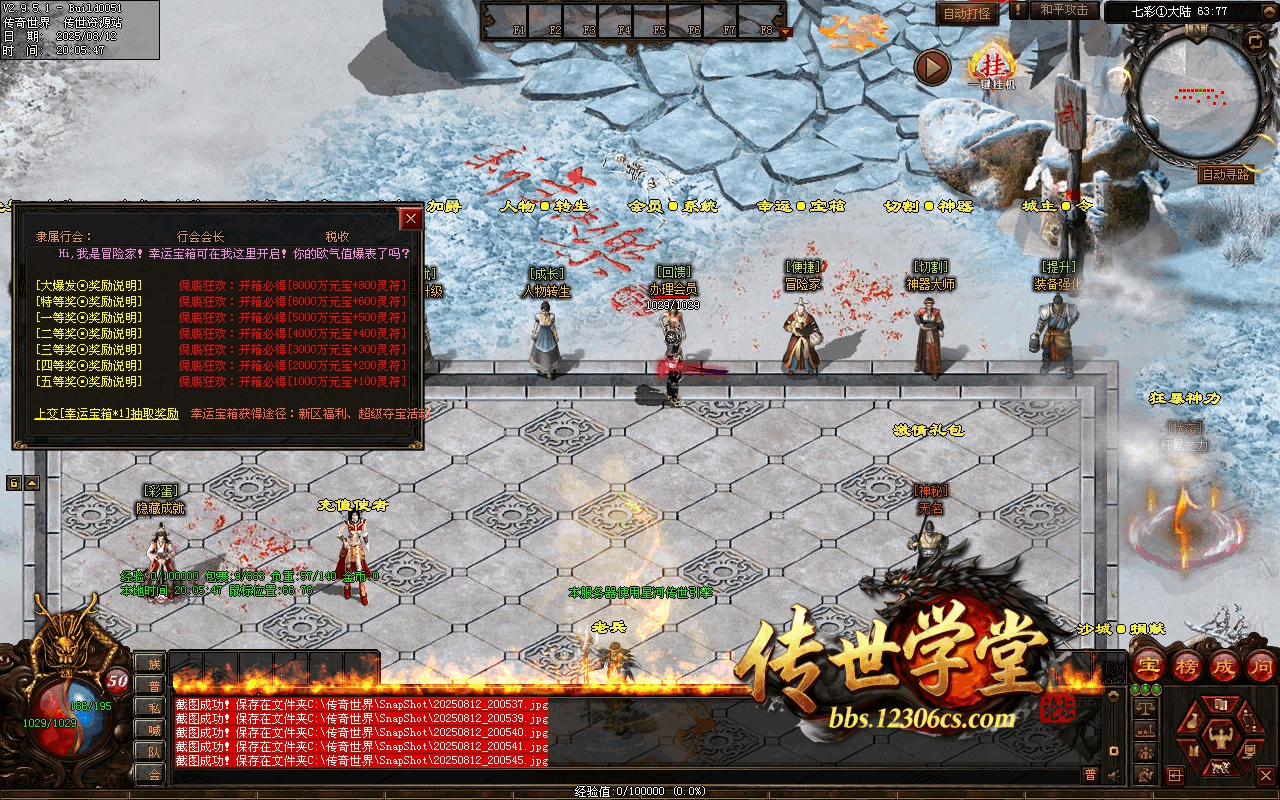Close the adventurer NPC dialog

[410, 219]
